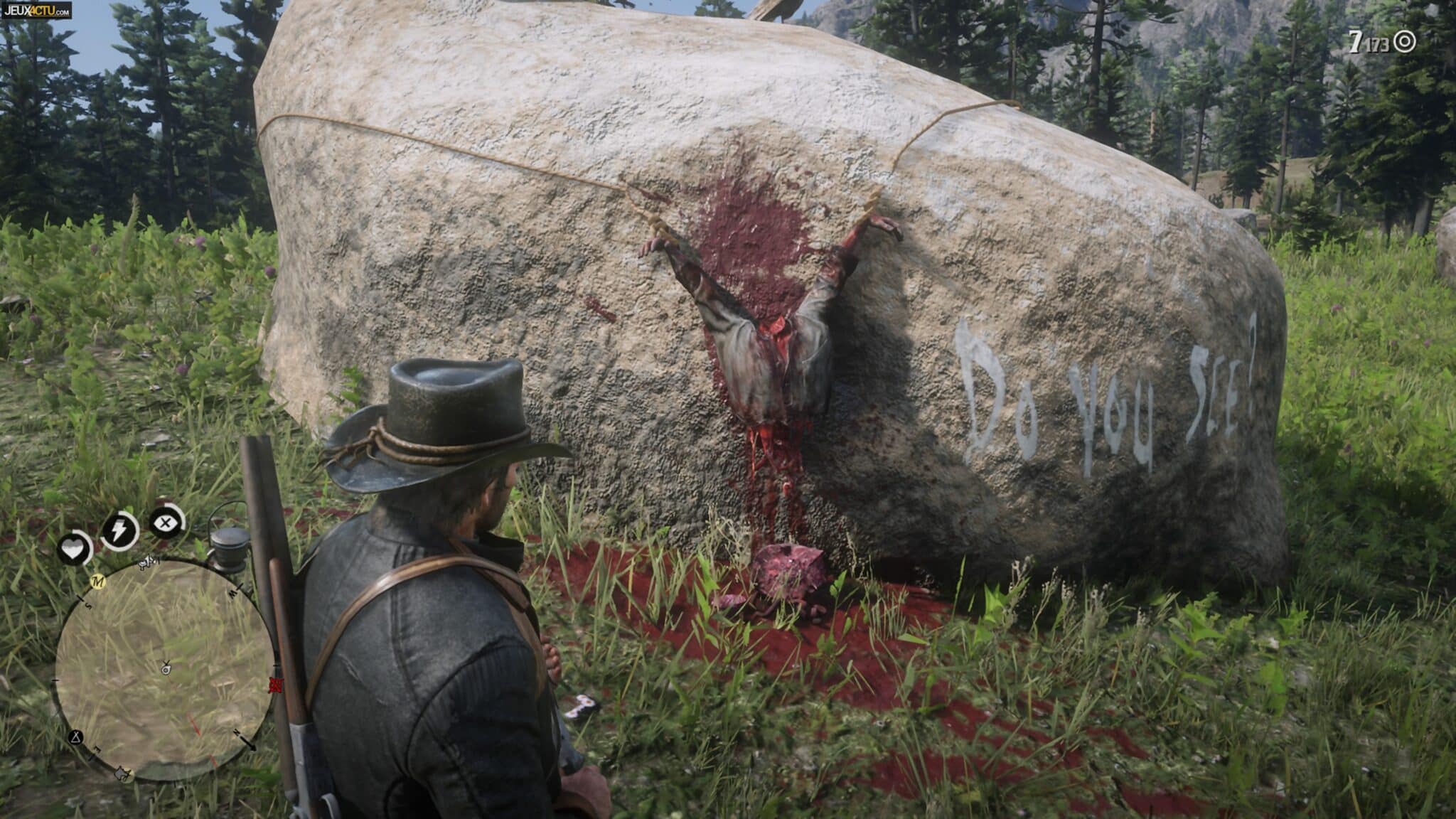Select the tent camp icon at the minimap's bottom
Image resolution: width=1456 pixels, height=819 pixels.
point(123,774)
